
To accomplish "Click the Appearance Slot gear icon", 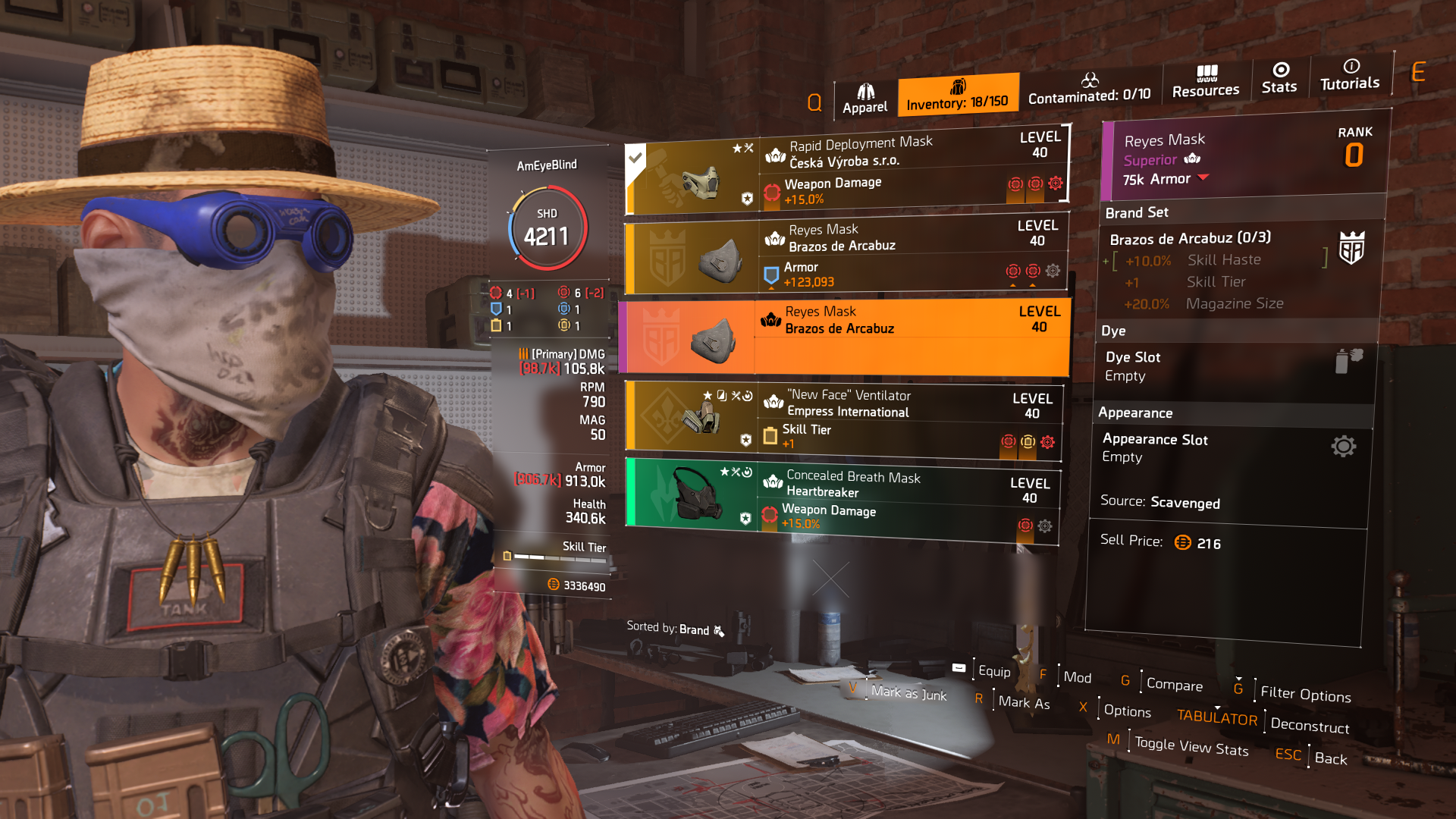I will 1345,447.
